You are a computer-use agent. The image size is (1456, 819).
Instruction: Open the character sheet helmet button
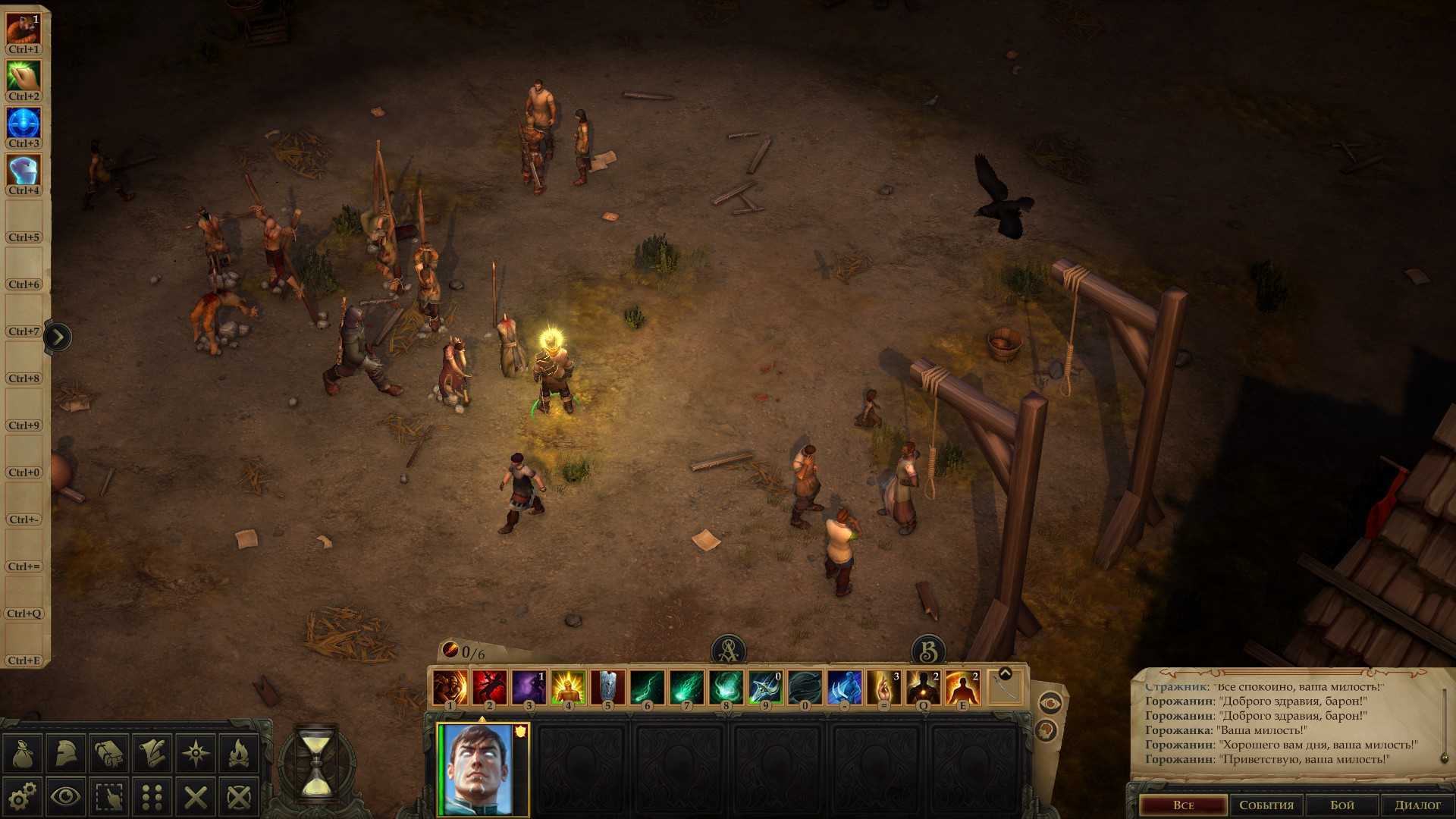coord(66,753)
